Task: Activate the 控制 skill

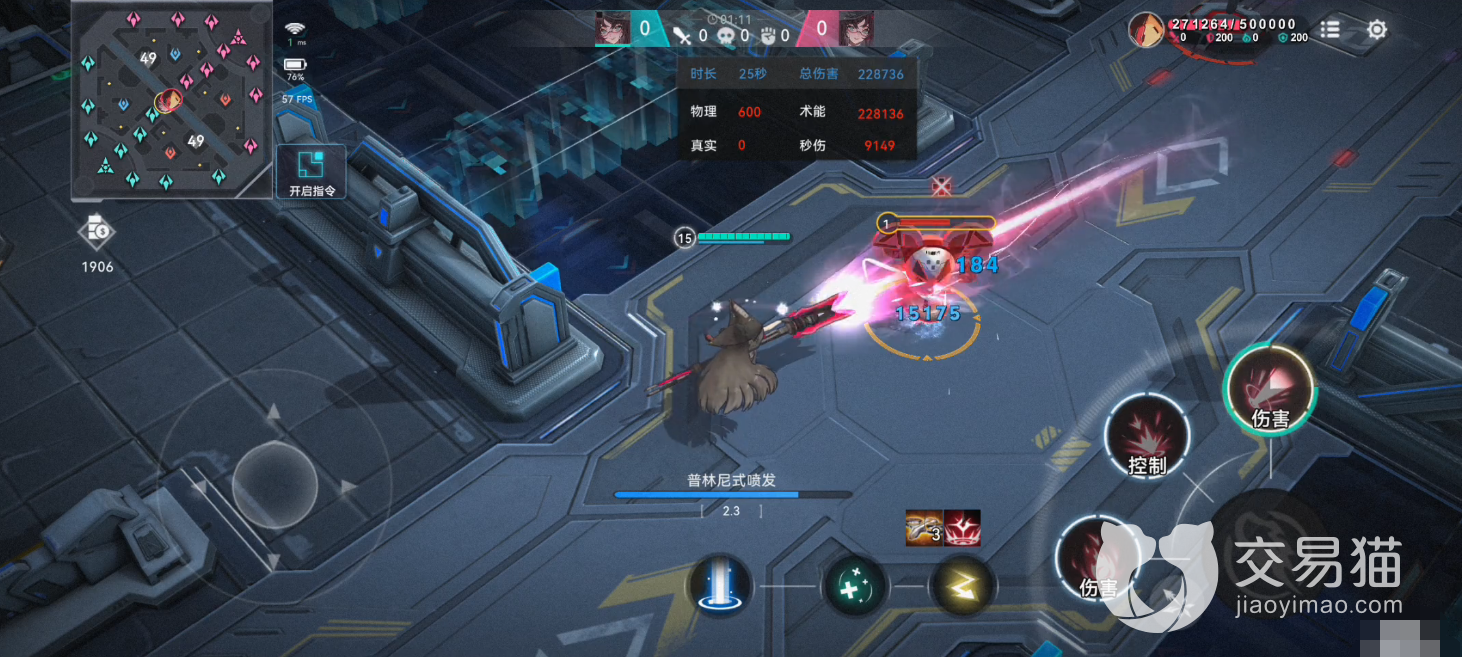Action: click(x=1147, y=437)
